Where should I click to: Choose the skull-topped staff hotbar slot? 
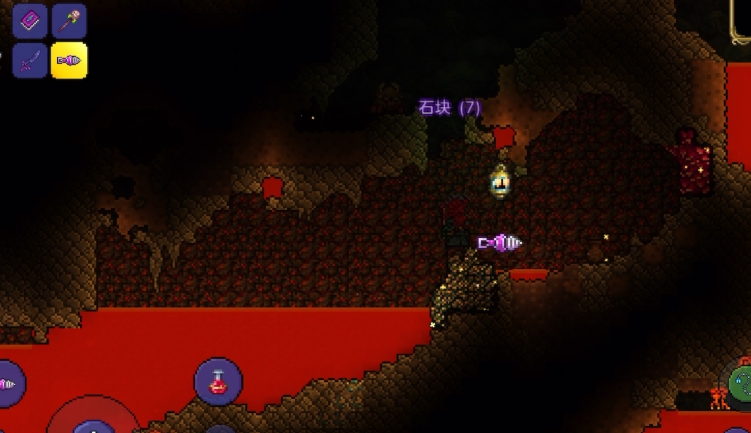[x=69, y=21]
